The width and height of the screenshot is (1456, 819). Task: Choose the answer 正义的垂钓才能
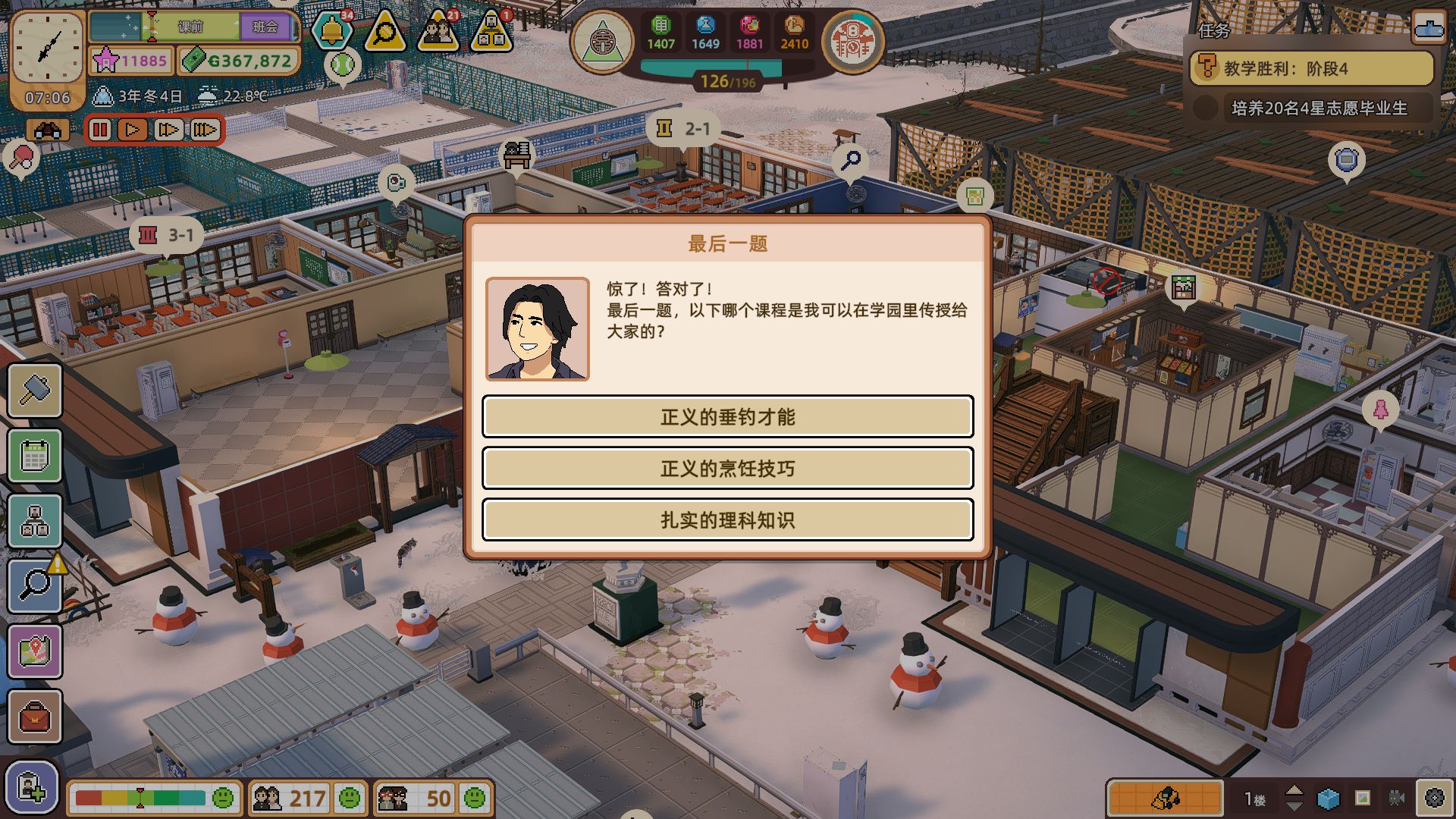727,416
